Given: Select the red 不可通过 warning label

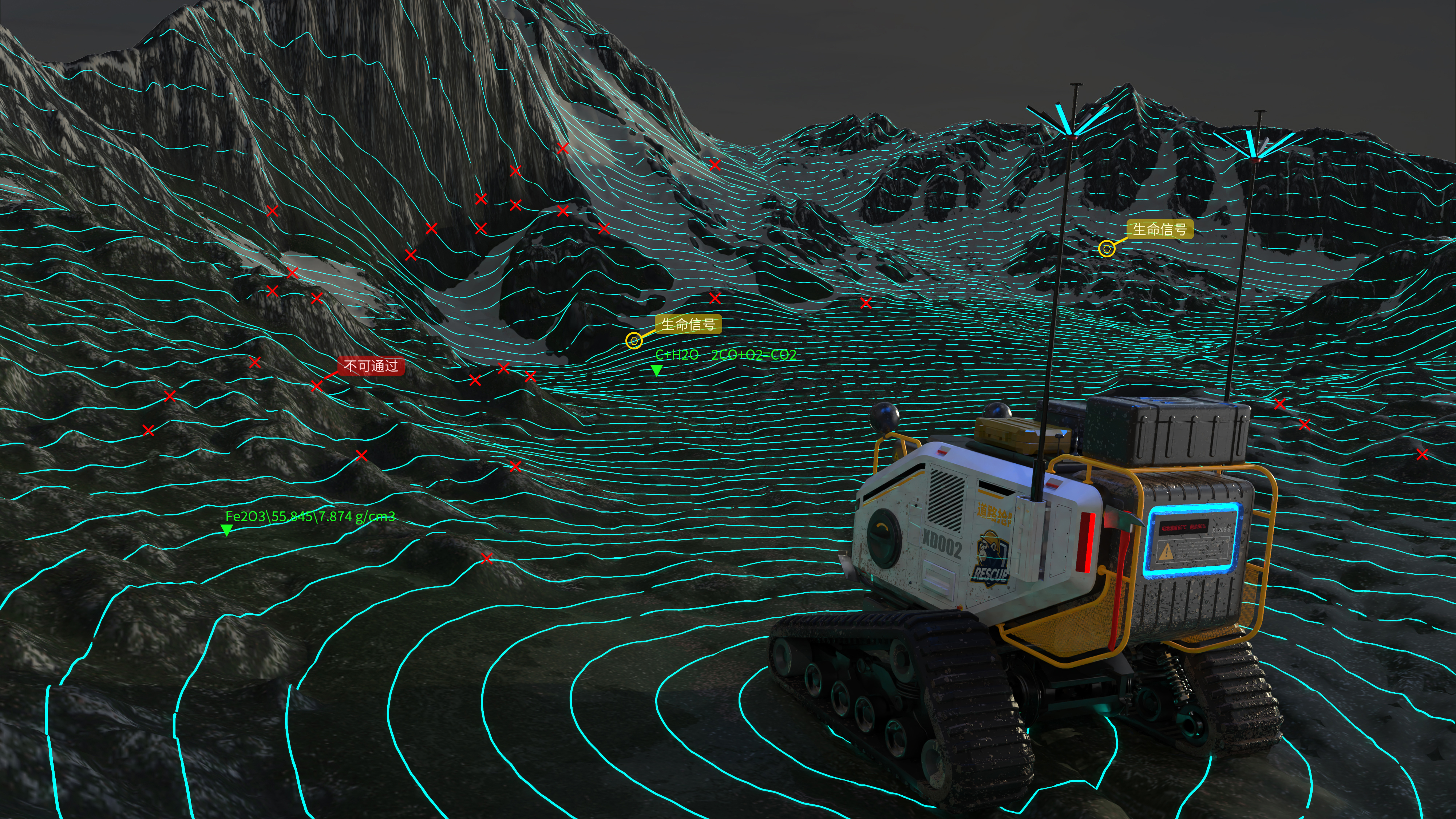Looking at the screenshot, I should [371, 366].
